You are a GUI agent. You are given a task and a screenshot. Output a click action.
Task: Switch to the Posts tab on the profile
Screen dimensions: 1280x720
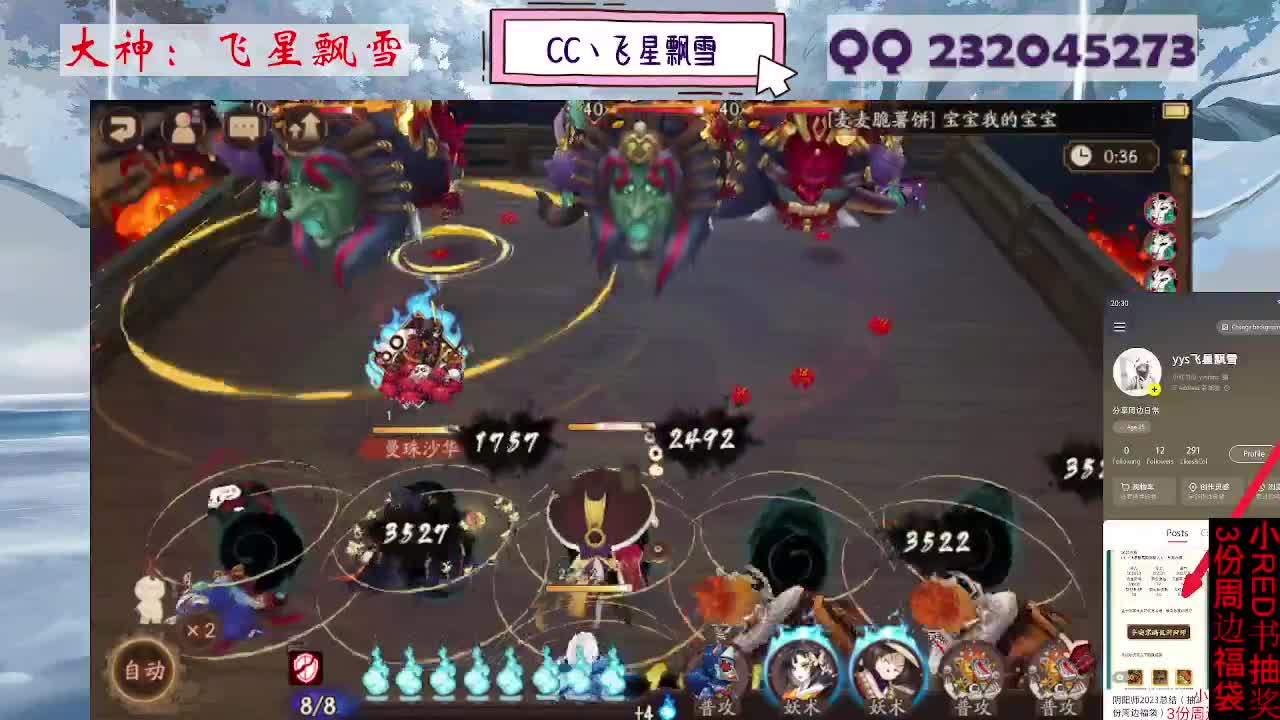point(1177,532)
